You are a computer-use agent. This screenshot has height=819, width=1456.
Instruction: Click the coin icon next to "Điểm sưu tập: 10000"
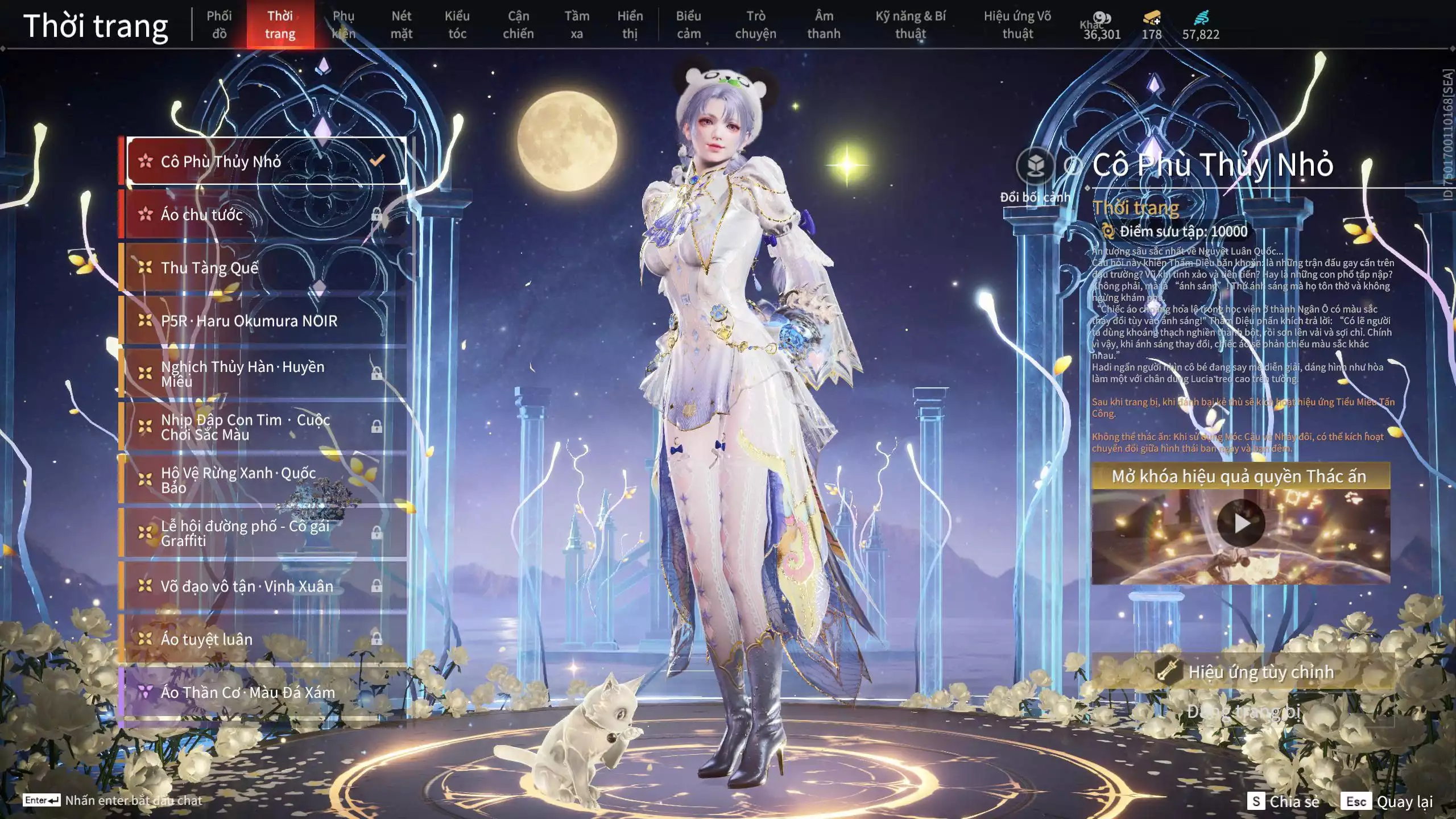coord(1108,230)
